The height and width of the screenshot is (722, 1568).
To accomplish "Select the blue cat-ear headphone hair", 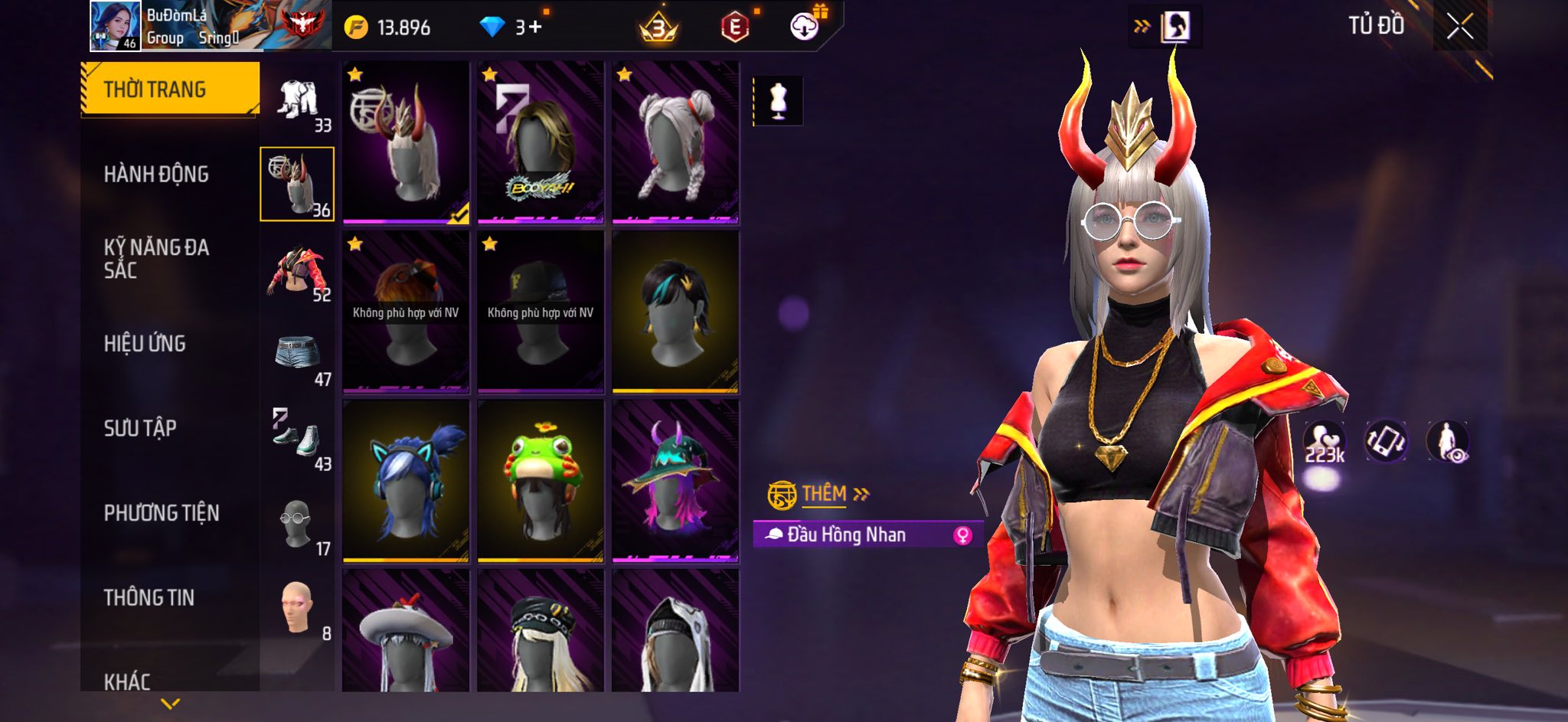I will 406,481.
